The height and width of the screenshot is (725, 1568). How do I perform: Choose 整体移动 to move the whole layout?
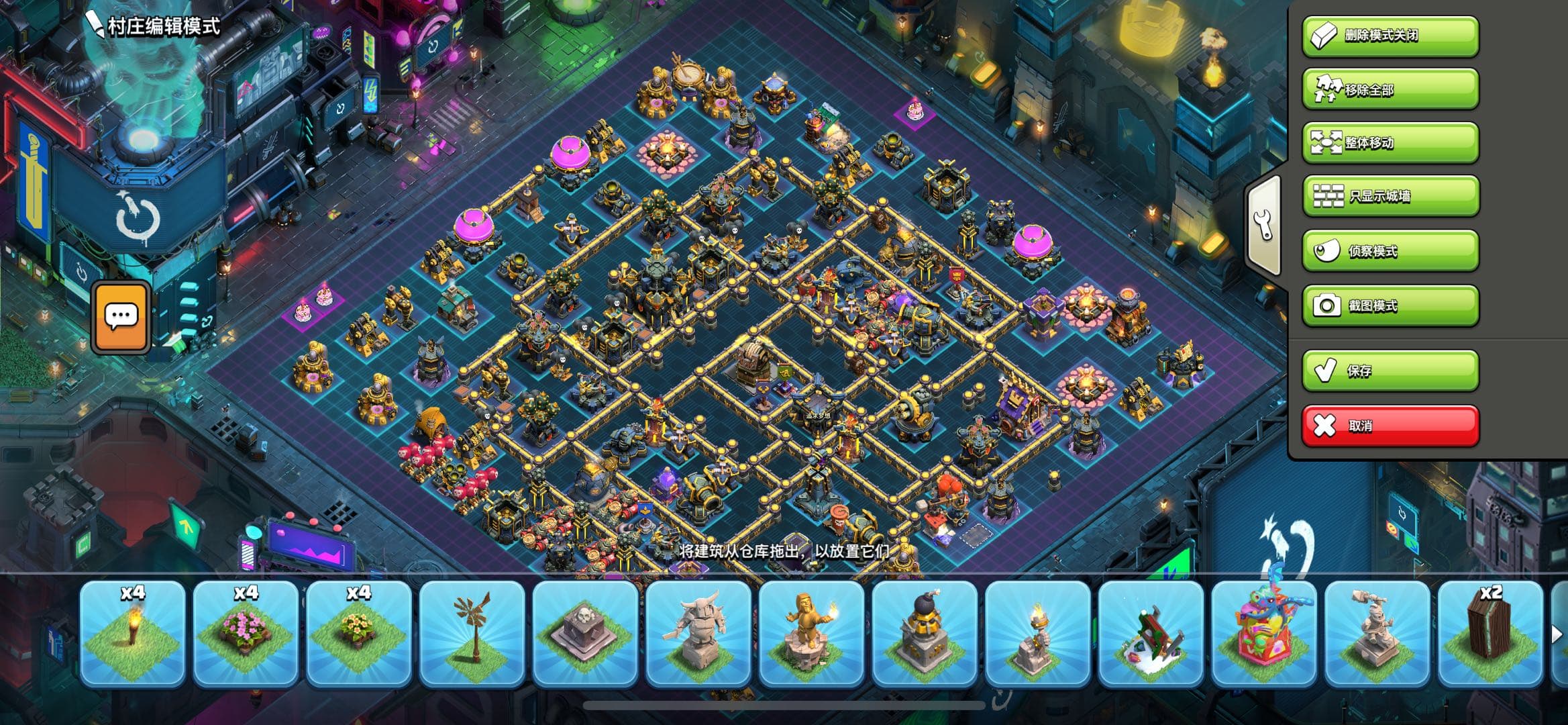point(1390,143)
